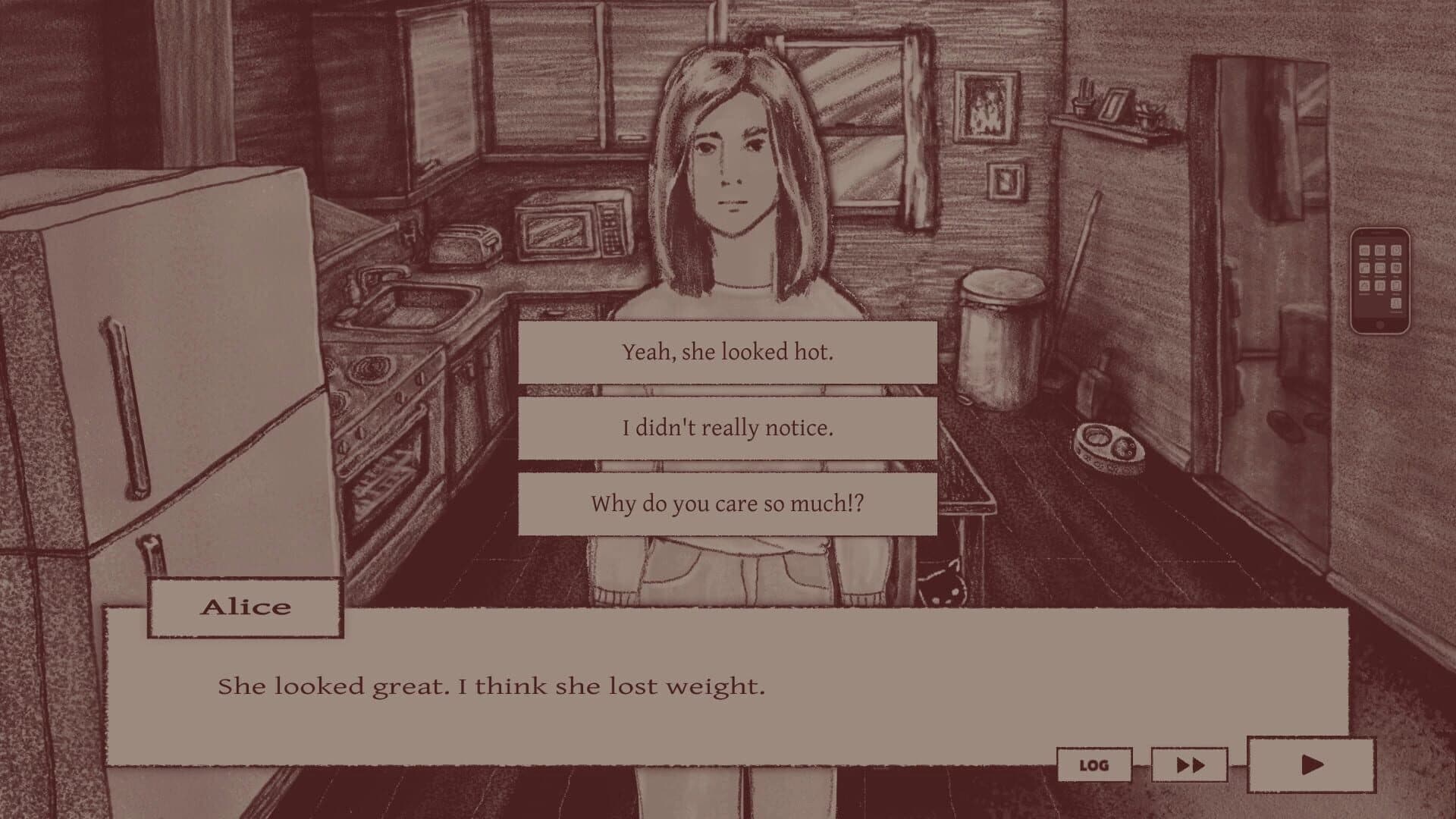The height and width of the screenshot is (819, 1456).
Task: Tap the lone app icon on the phone's bottom row
Action: (x=1396, y=303)
